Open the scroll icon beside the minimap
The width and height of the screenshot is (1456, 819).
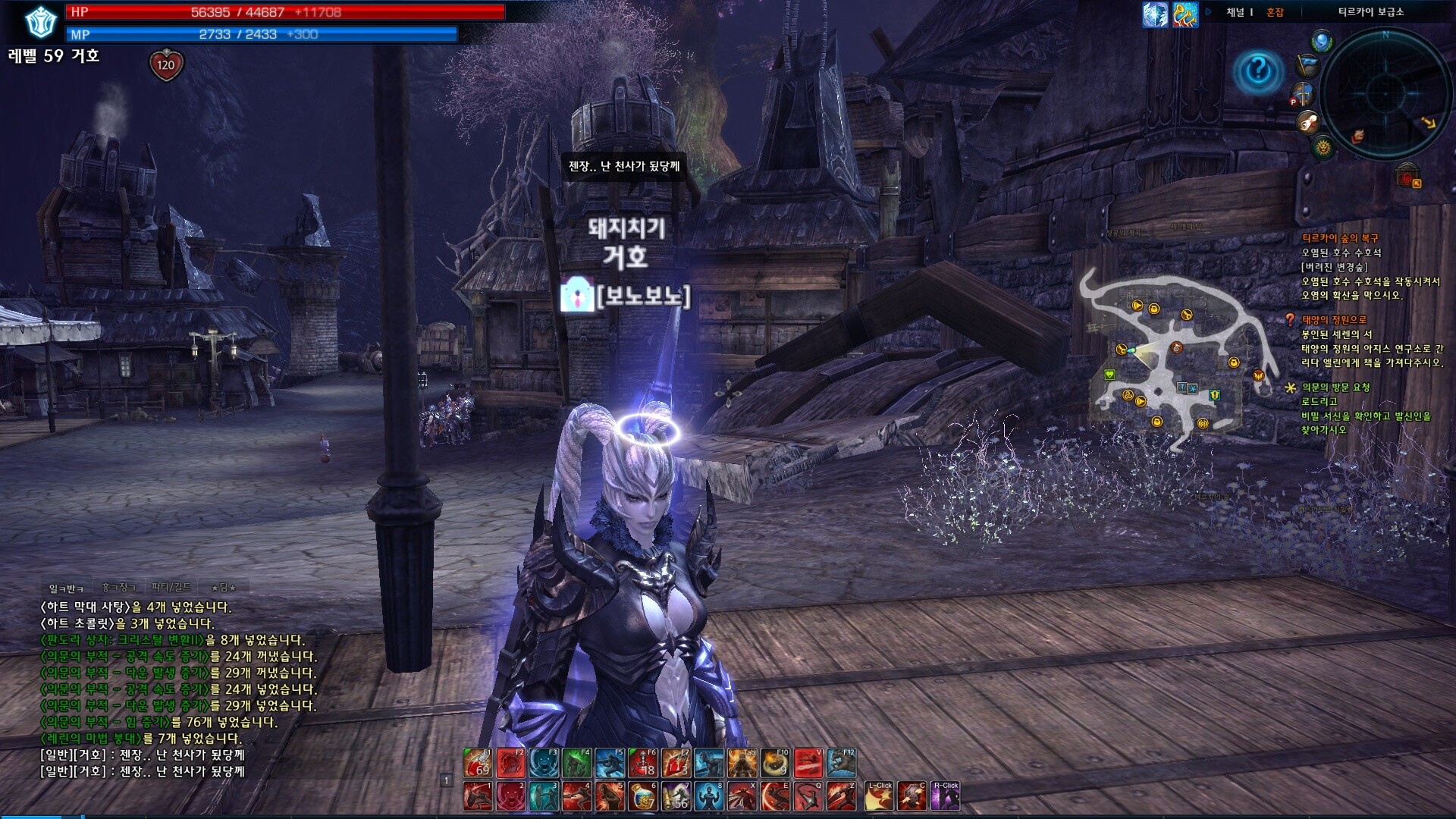pyautogui.click(x=1308, y=122)
